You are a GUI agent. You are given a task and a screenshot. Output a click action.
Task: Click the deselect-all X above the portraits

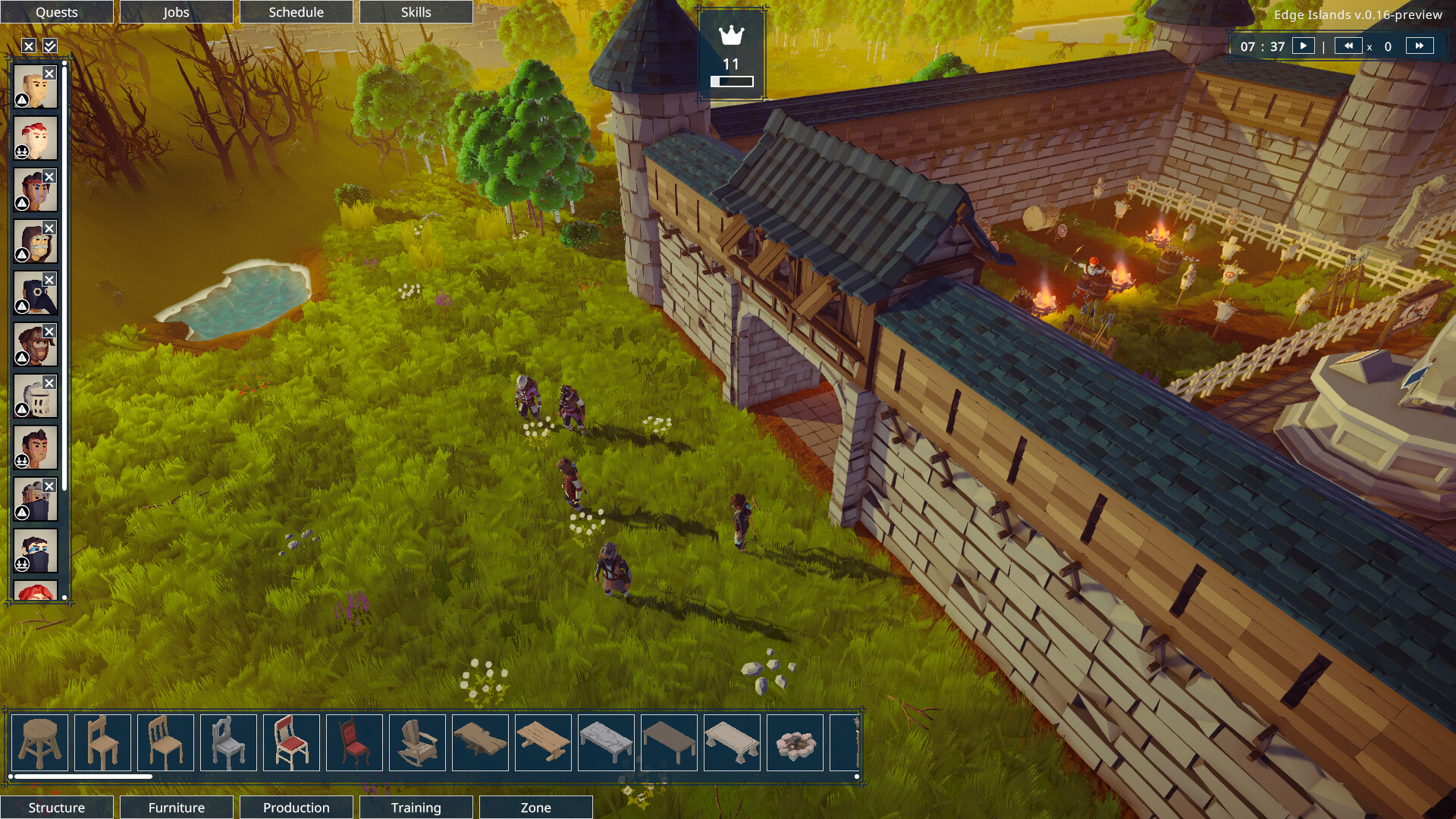pos(29,46)
